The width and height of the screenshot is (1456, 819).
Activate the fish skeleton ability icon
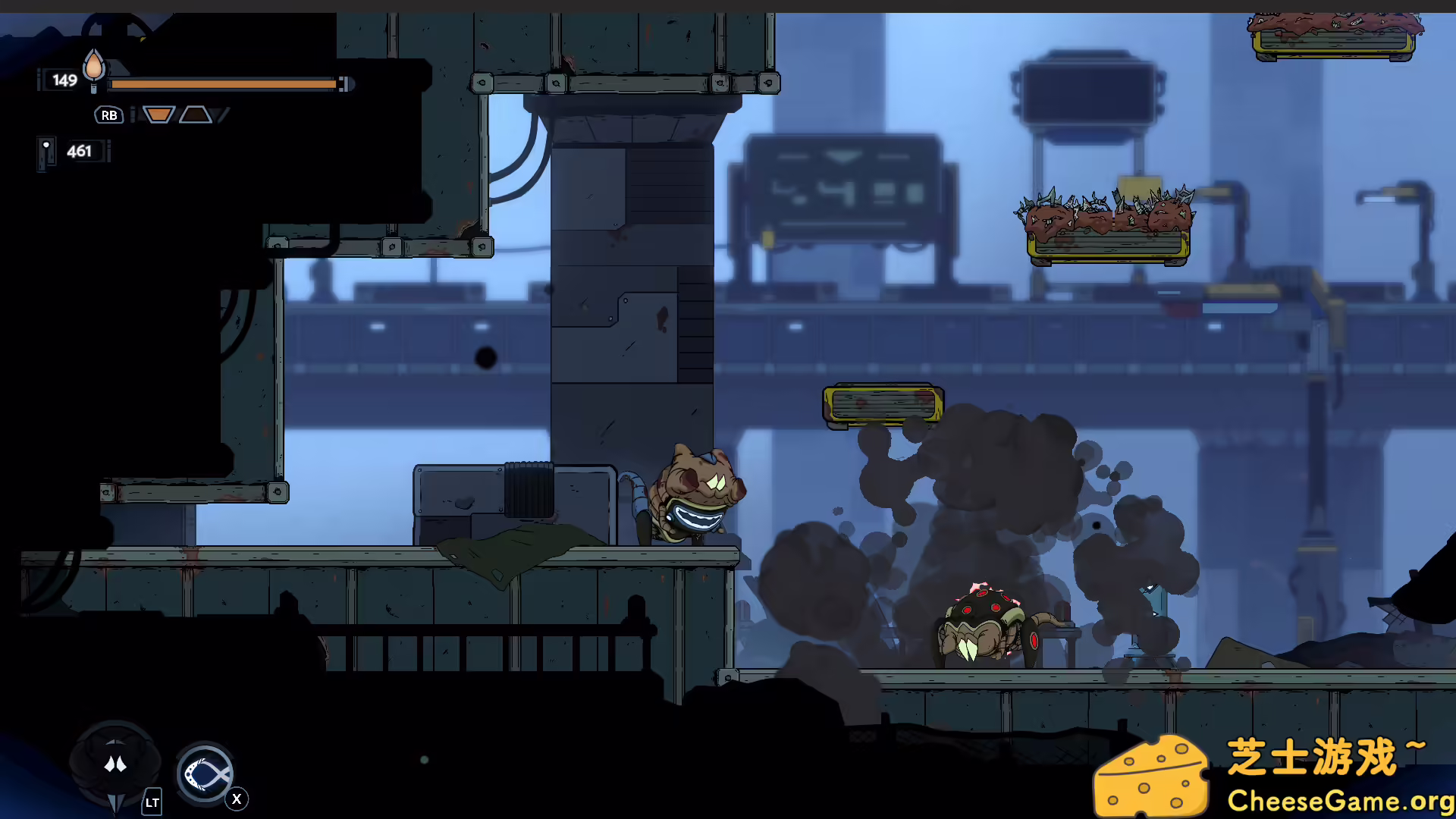[x=205, y=775]
